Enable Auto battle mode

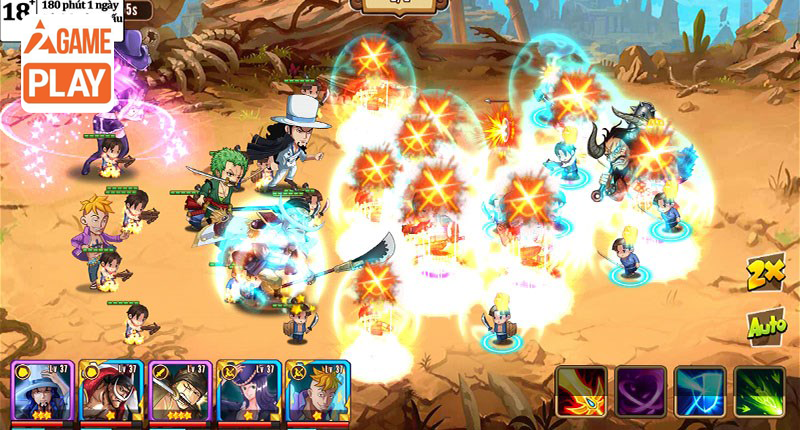[x=765, y=325]
